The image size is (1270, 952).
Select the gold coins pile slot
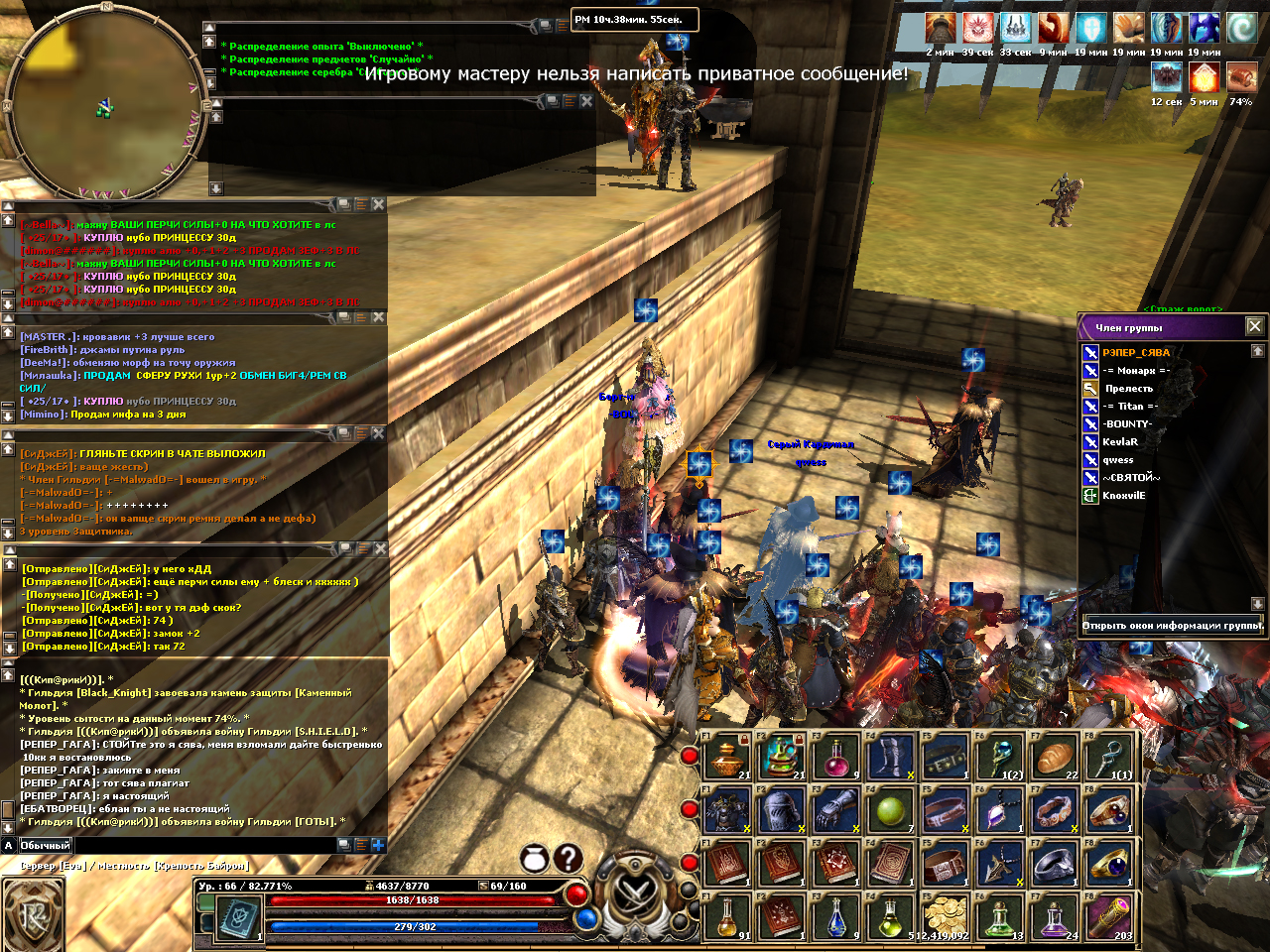tap(946, 917)
